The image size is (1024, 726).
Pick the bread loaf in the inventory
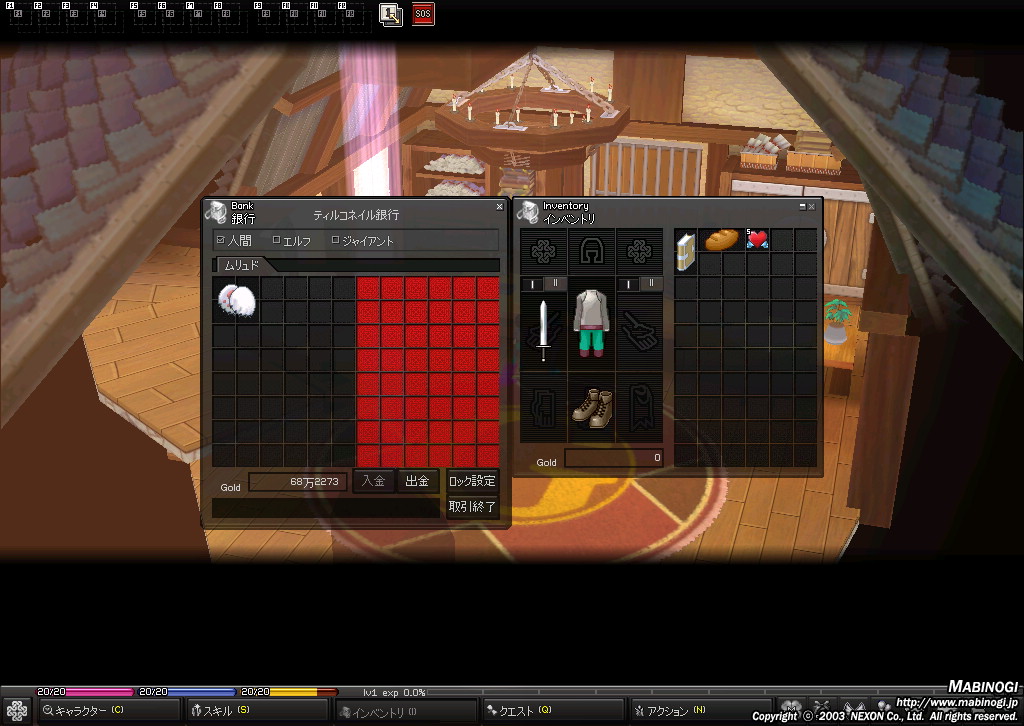point(721,240)
